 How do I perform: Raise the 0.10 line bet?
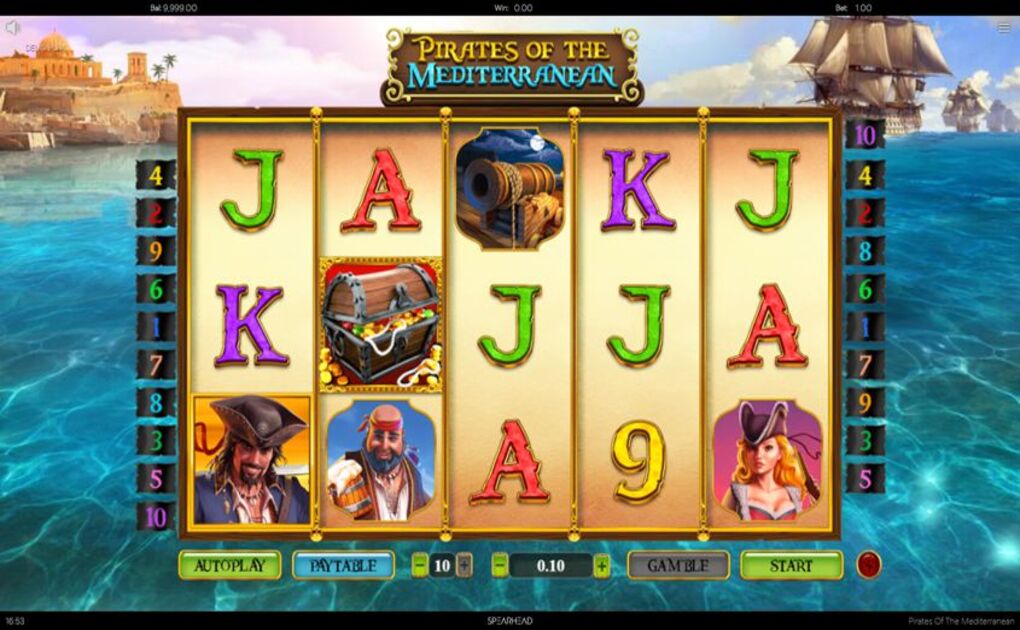pyautogui.click(x=601, y=566)
